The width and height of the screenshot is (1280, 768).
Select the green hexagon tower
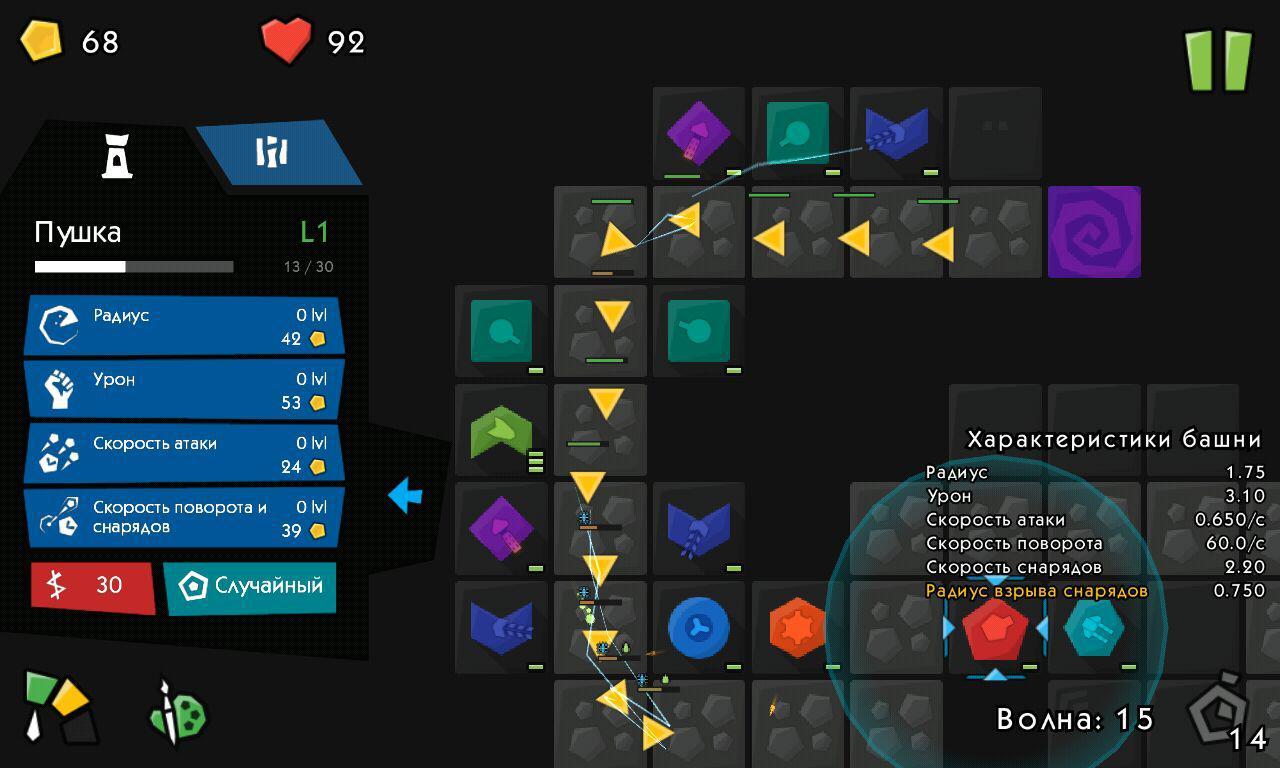pos(501,430)
